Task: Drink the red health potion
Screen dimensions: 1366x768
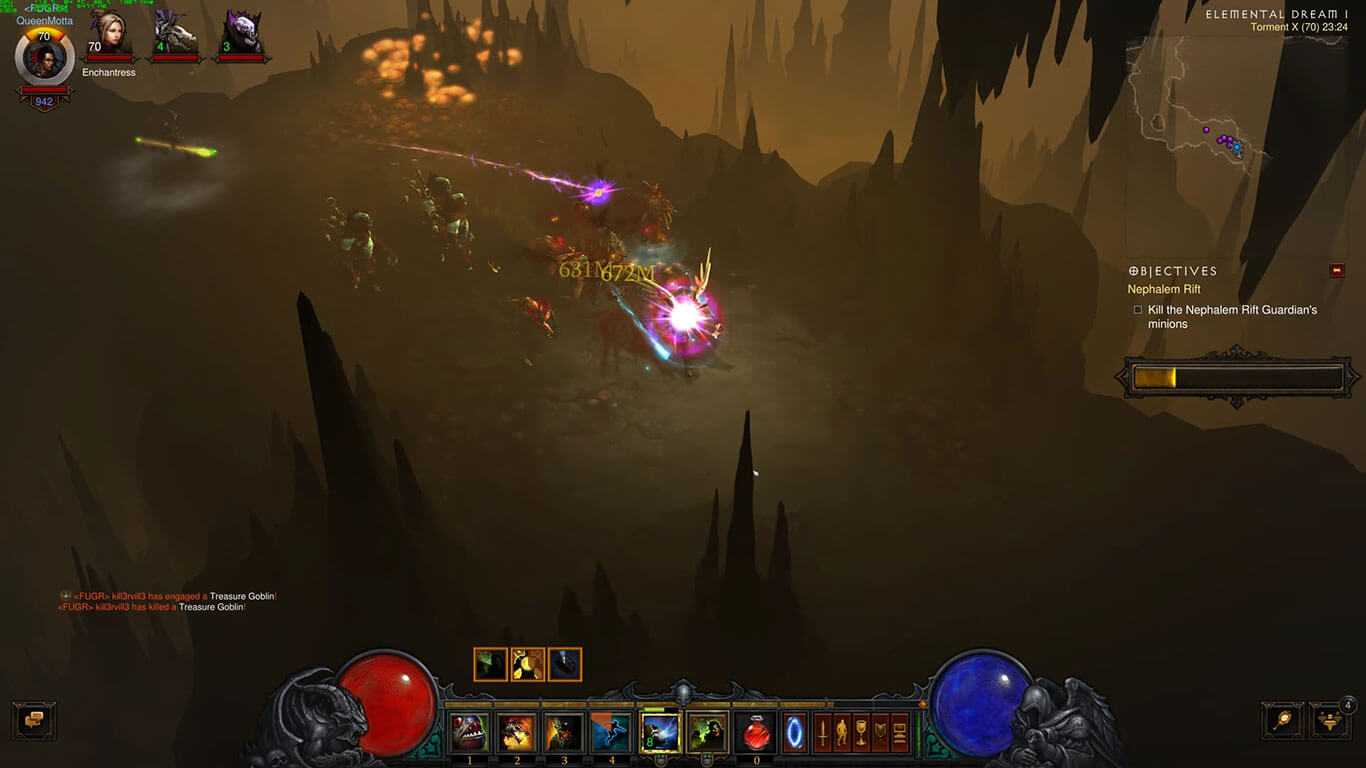Action: (x=756, y=733)
